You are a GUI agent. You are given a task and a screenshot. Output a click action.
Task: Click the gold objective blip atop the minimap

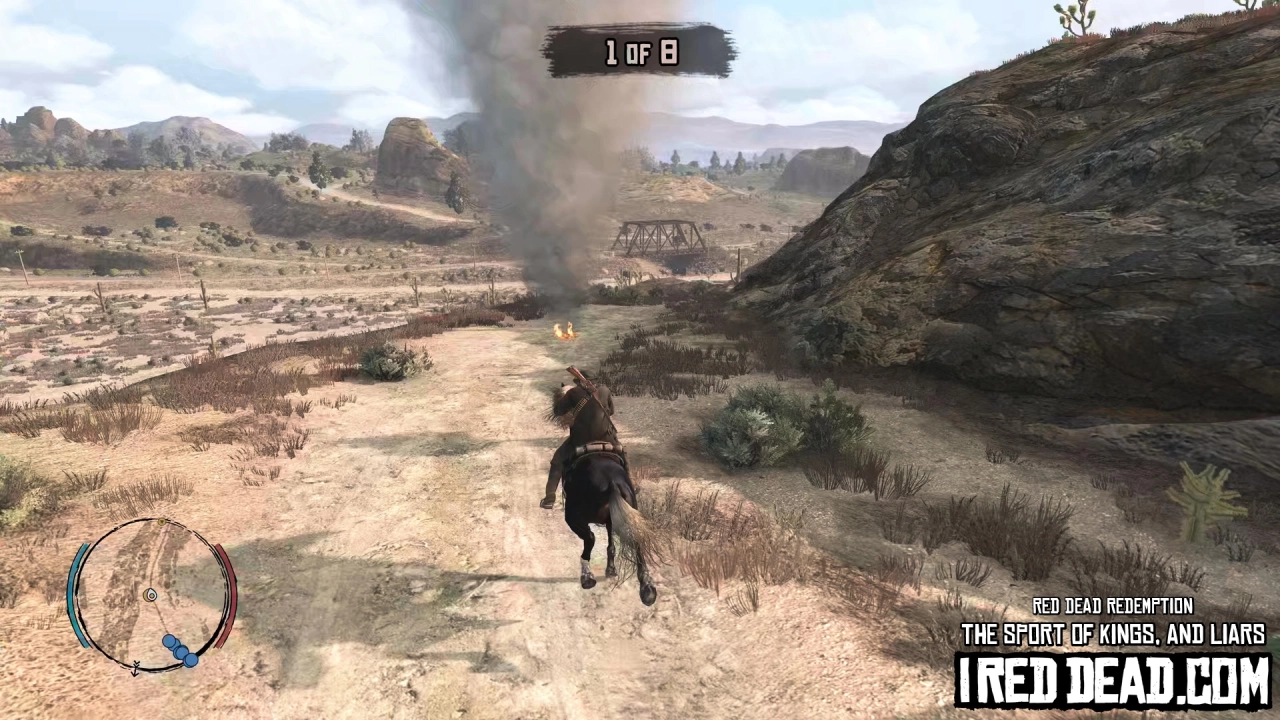pyautogui.click(x=161, y=521)
